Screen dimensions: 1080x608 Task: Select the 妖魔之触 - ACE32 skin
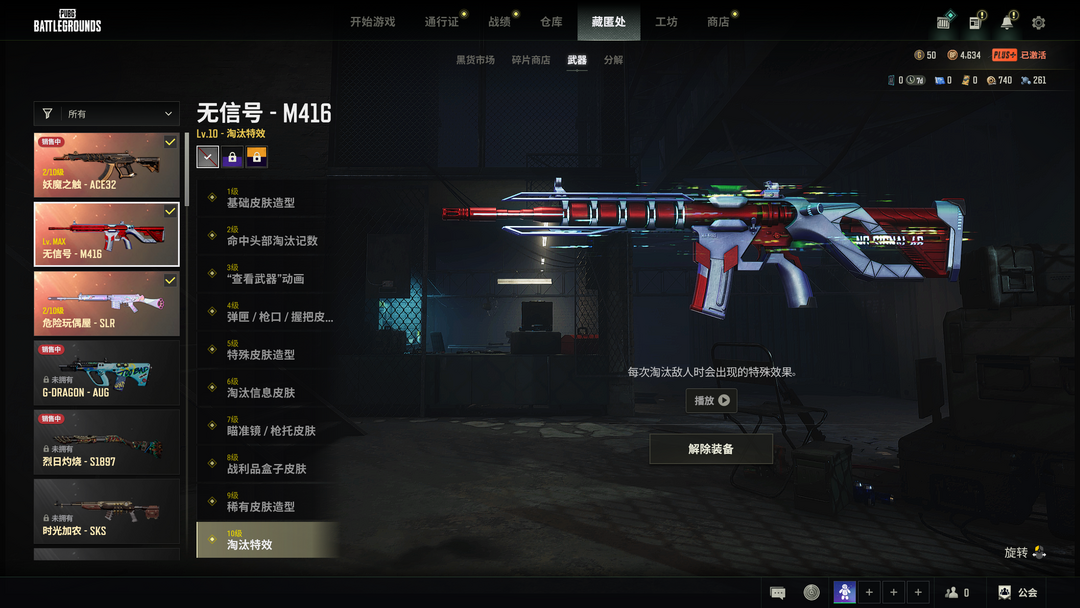tap(107, 165)
